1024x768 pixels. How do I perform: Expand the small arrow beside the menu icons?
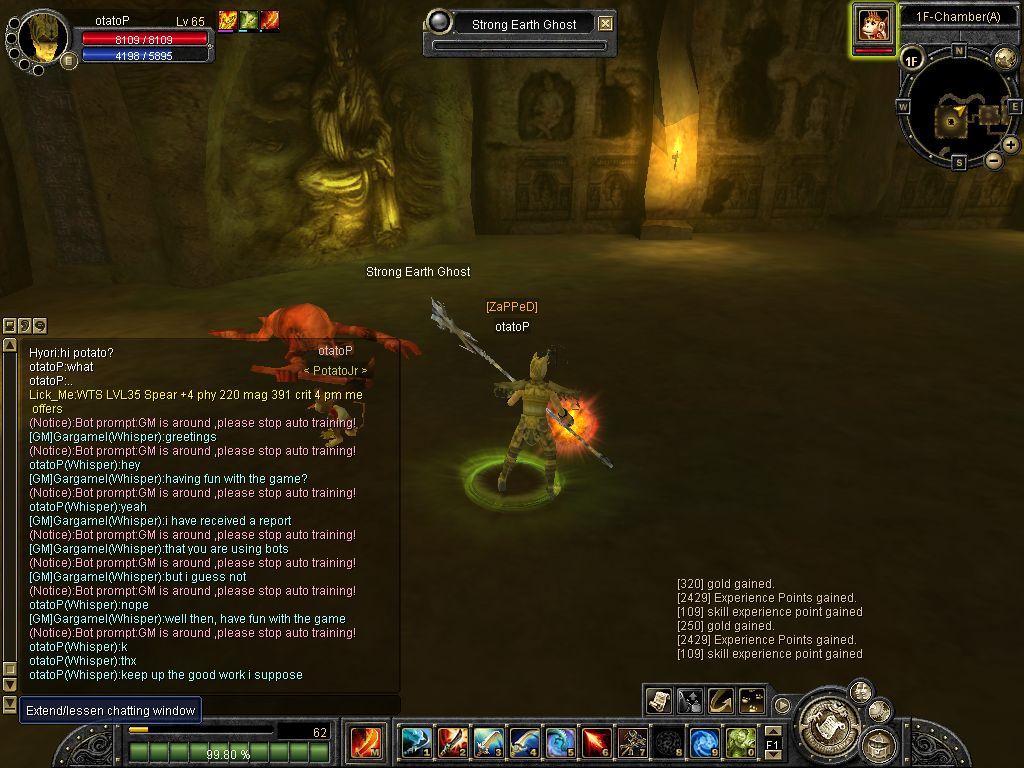[x=782, y=704]
